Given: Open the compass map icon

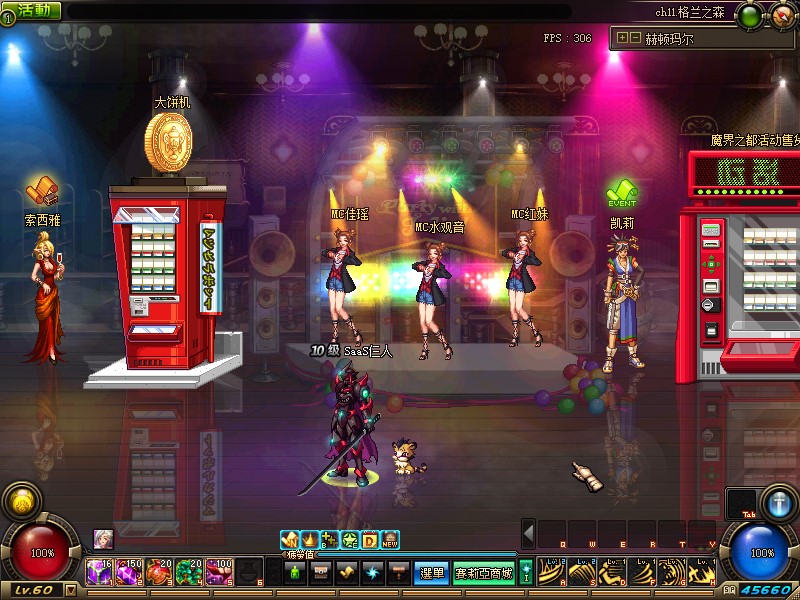Looking at the screenshot, I should click(x=779, y=15).
